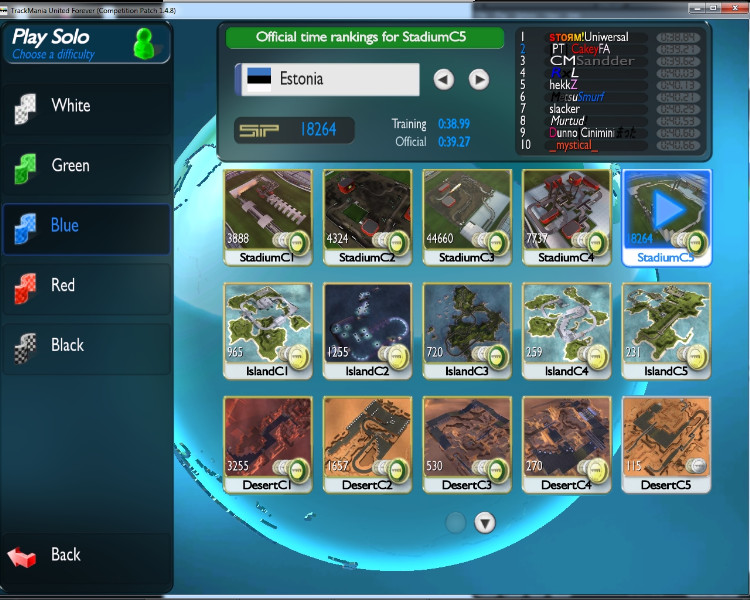Image resolution: width=750 pixels, height=600 pixels.
Task: Click the StadiumC4 track thumbnail
Action: 566,214
